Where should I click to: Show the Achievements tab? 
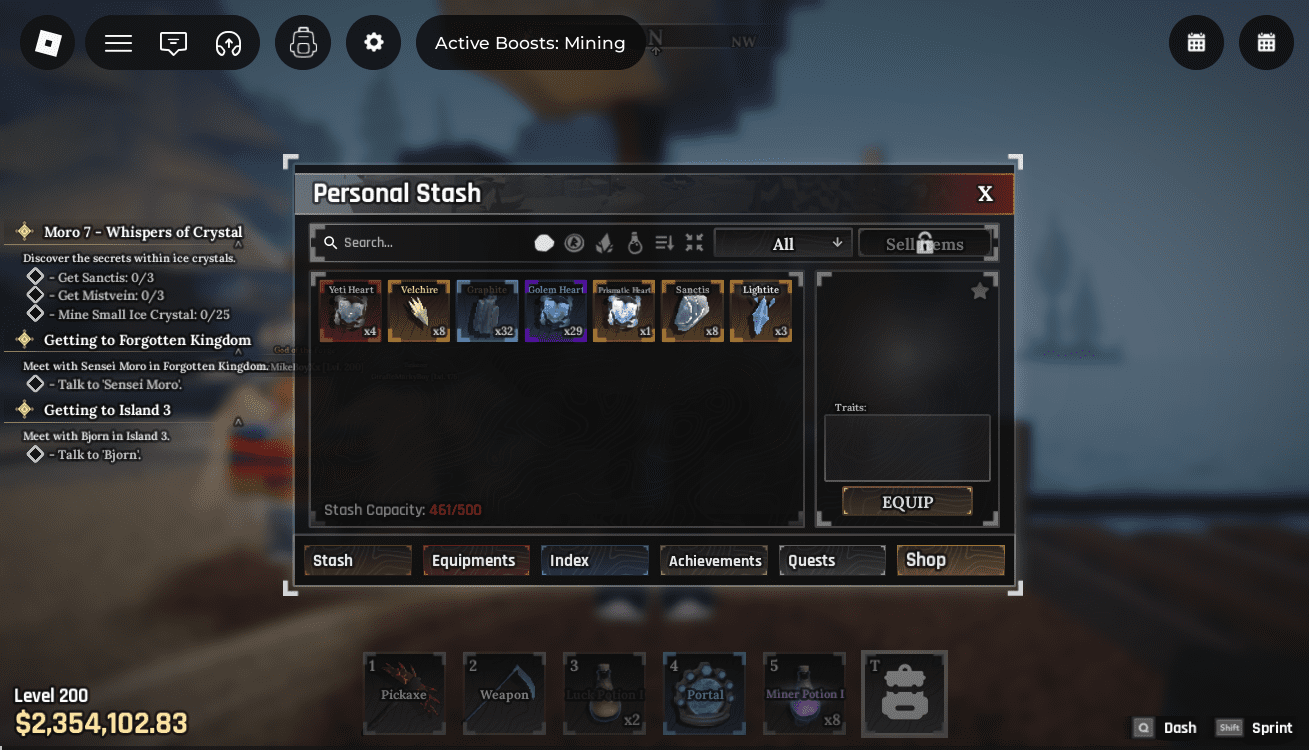pyautogui.click(x=714, y=561)
